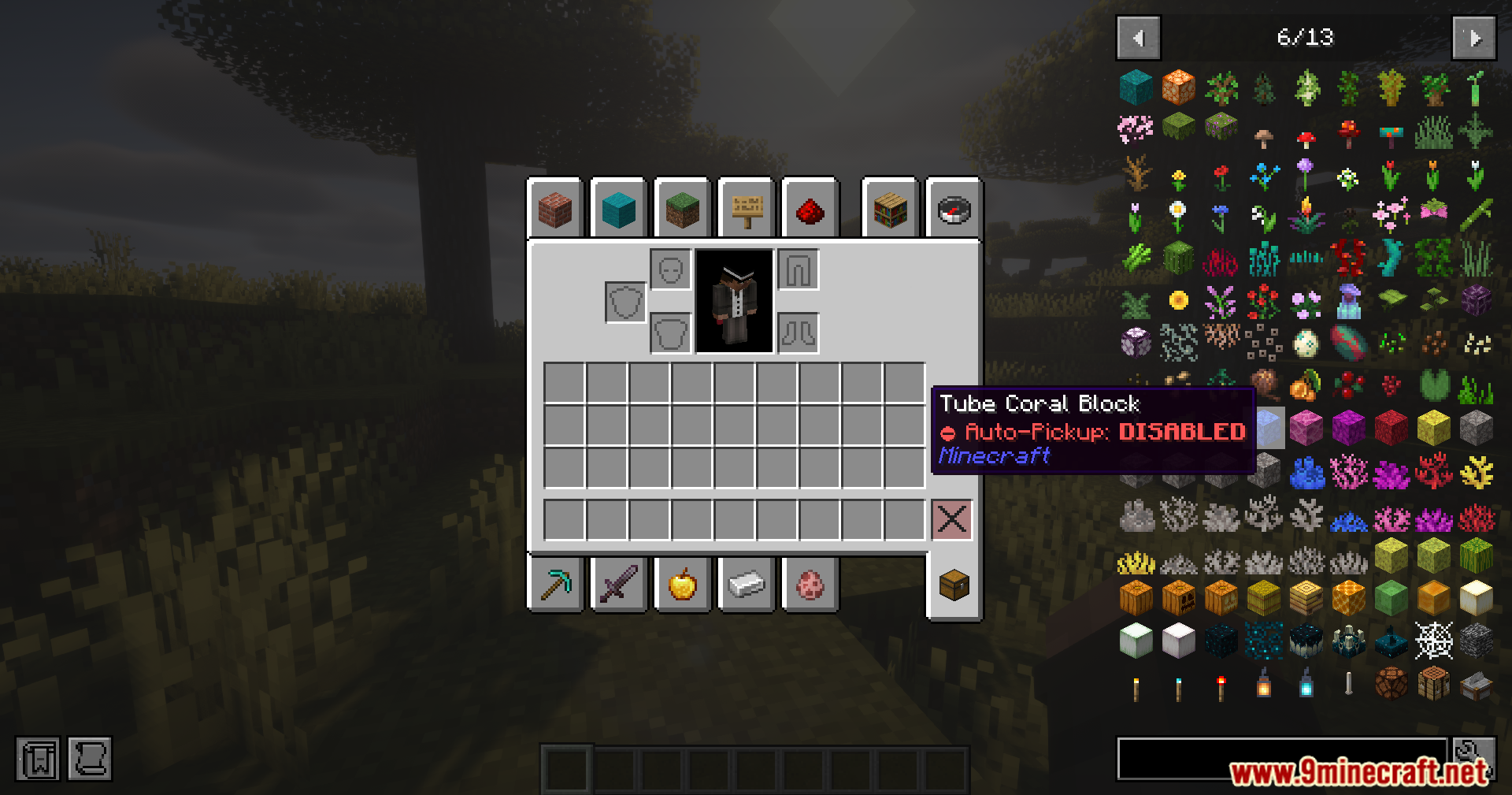Viewport: 1512px width, 795px height.
Task: Open the Combat tab with sword icon
Action: coord(619,583)
